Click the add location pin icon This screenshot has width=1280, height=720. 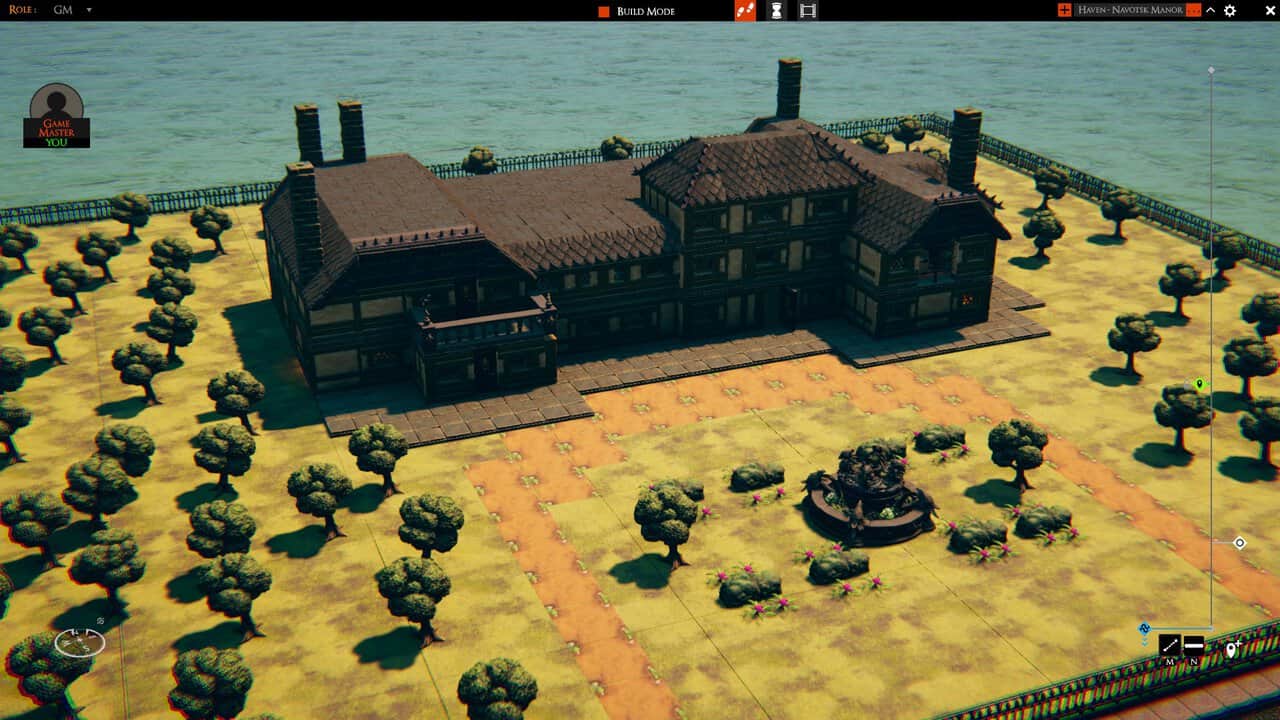pyautogui.click(x=1231, y=648)
